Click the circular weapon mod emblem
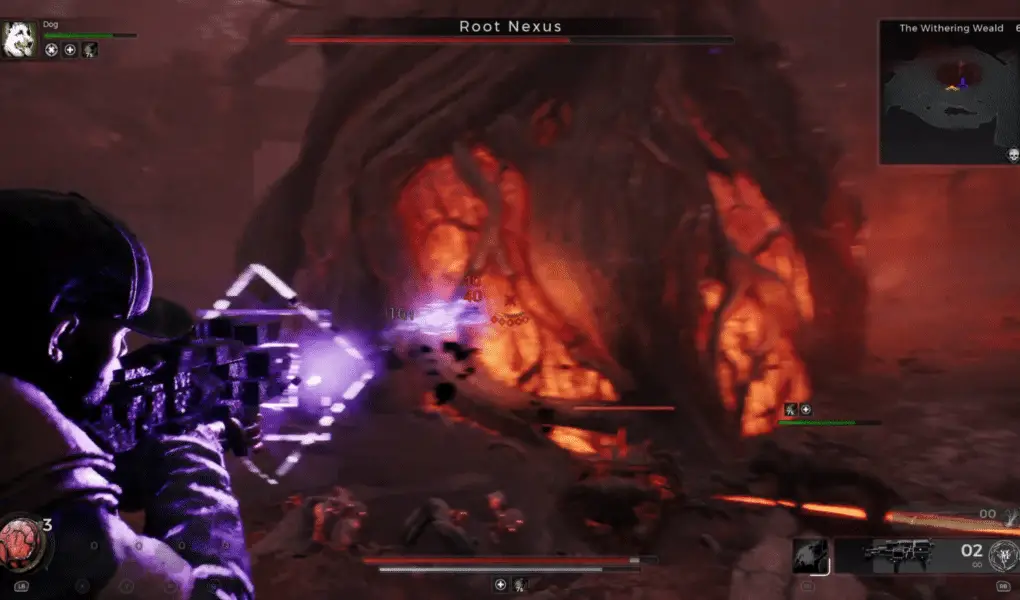 click(x=1001, y=556)
